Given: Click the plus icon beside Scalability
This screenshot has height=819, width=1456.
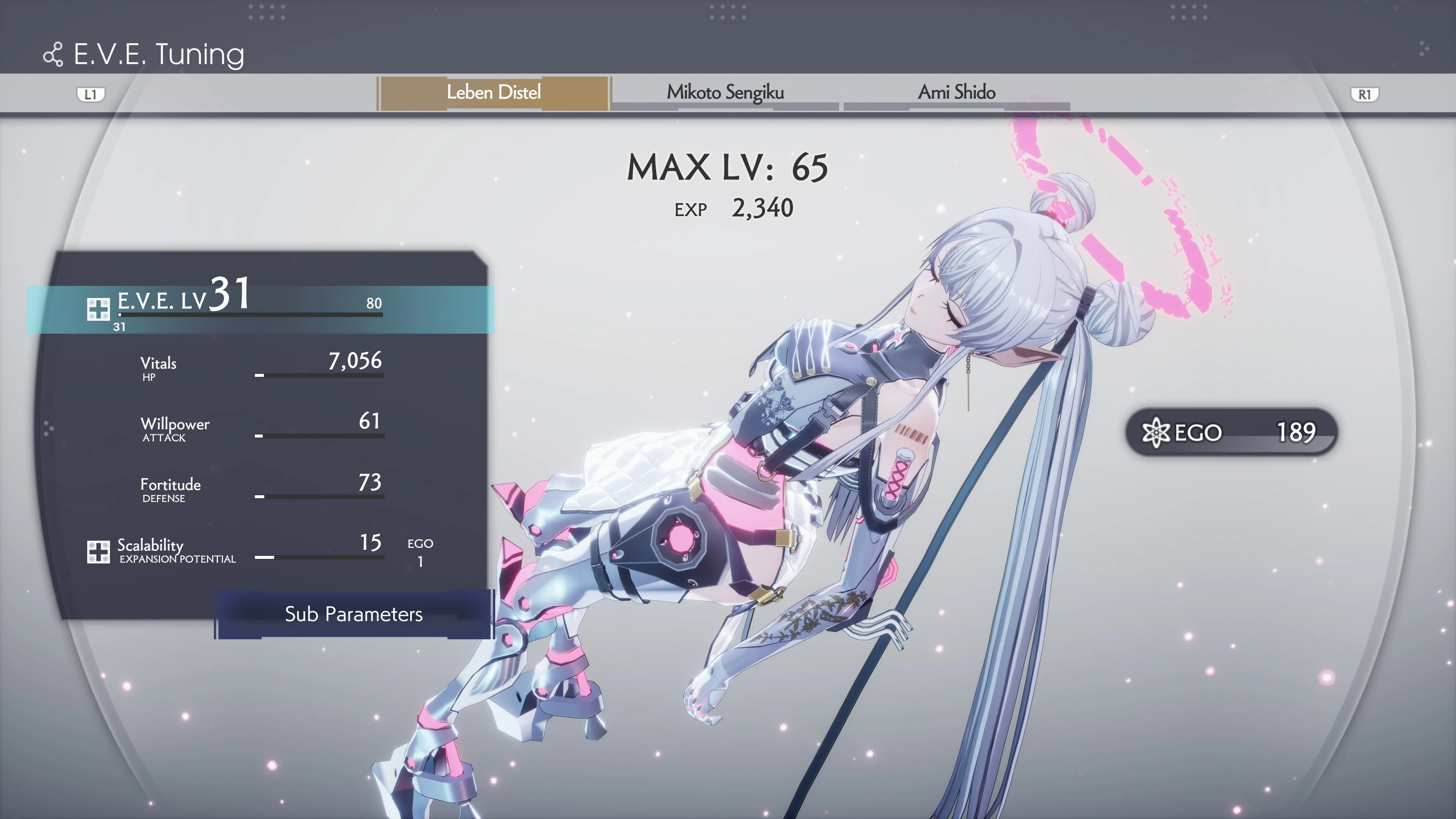Looking at the screenshot, I should pyautogui.click(x=99, y=552).
